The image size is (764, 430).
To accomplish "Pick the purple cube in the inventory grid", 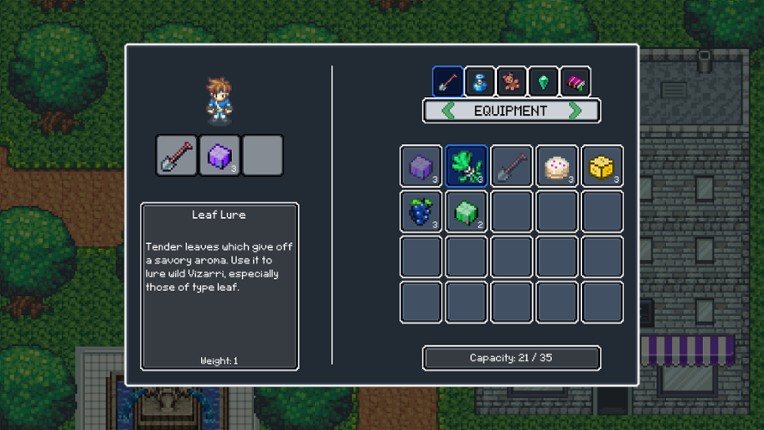I will (421, 166).
